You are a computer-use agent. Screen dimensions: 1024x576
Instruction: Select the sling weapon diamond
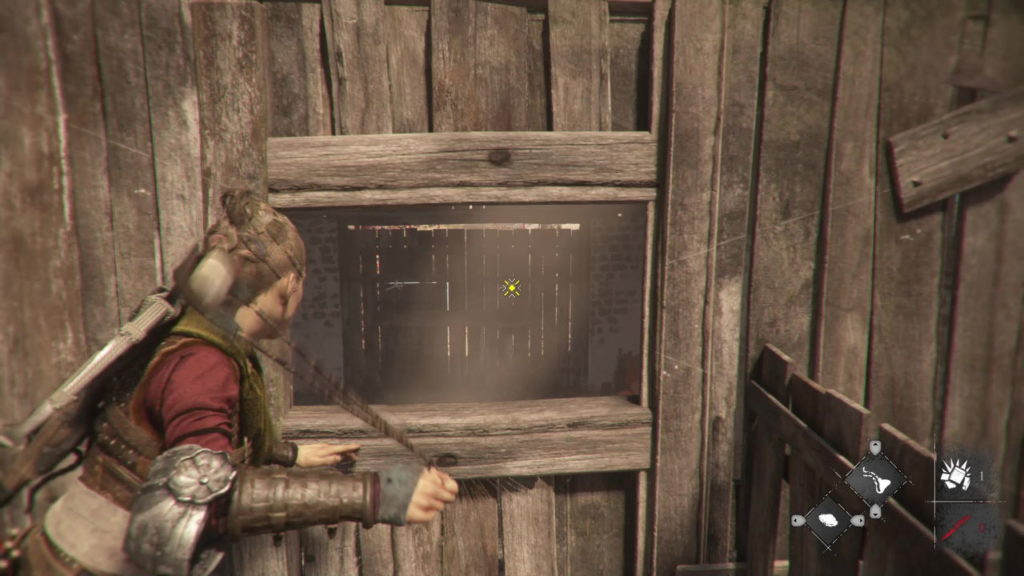(x=875, y=479)
